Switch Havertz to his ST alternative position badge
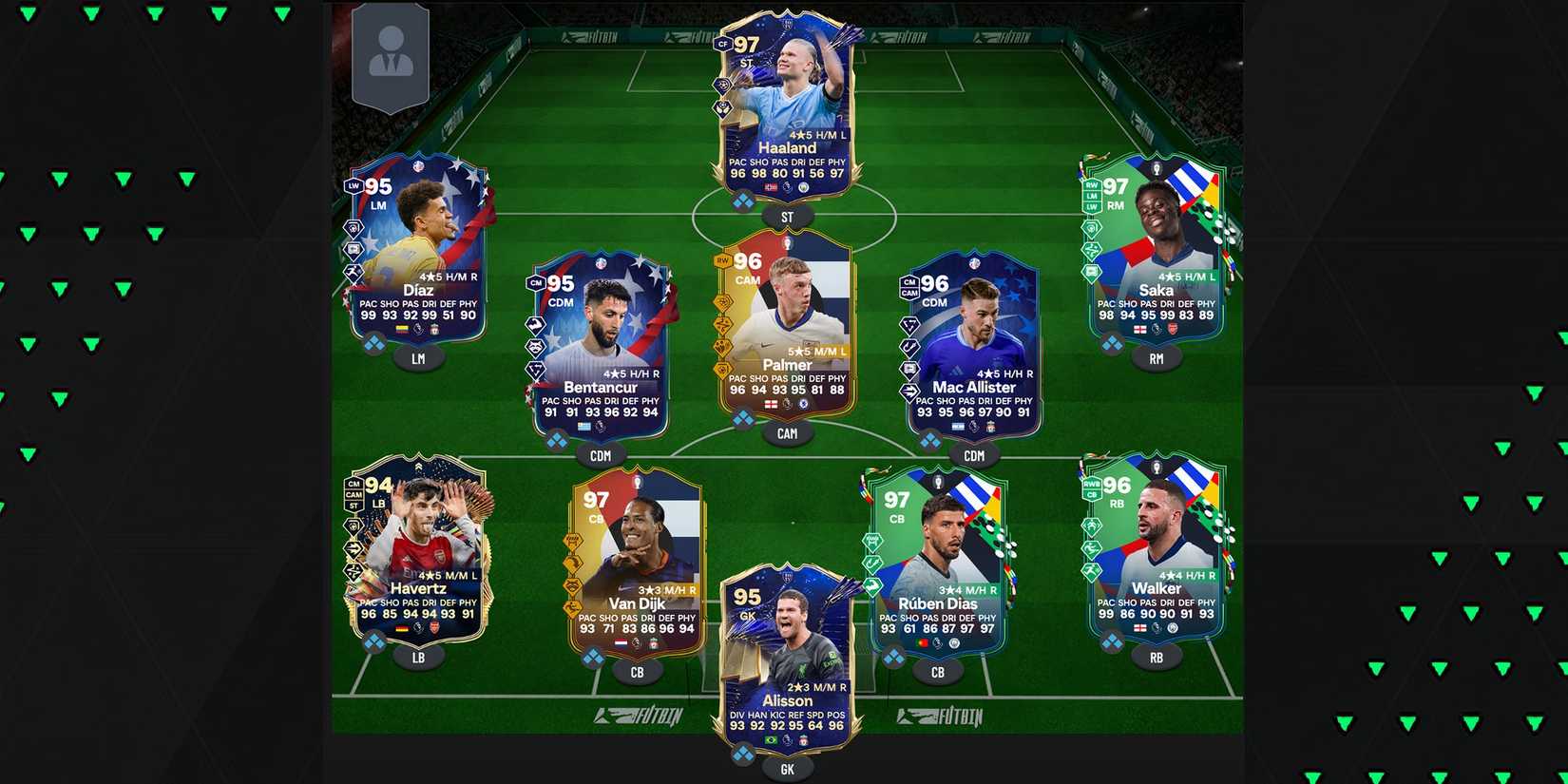1568x784 pixels. click(354, 506)
